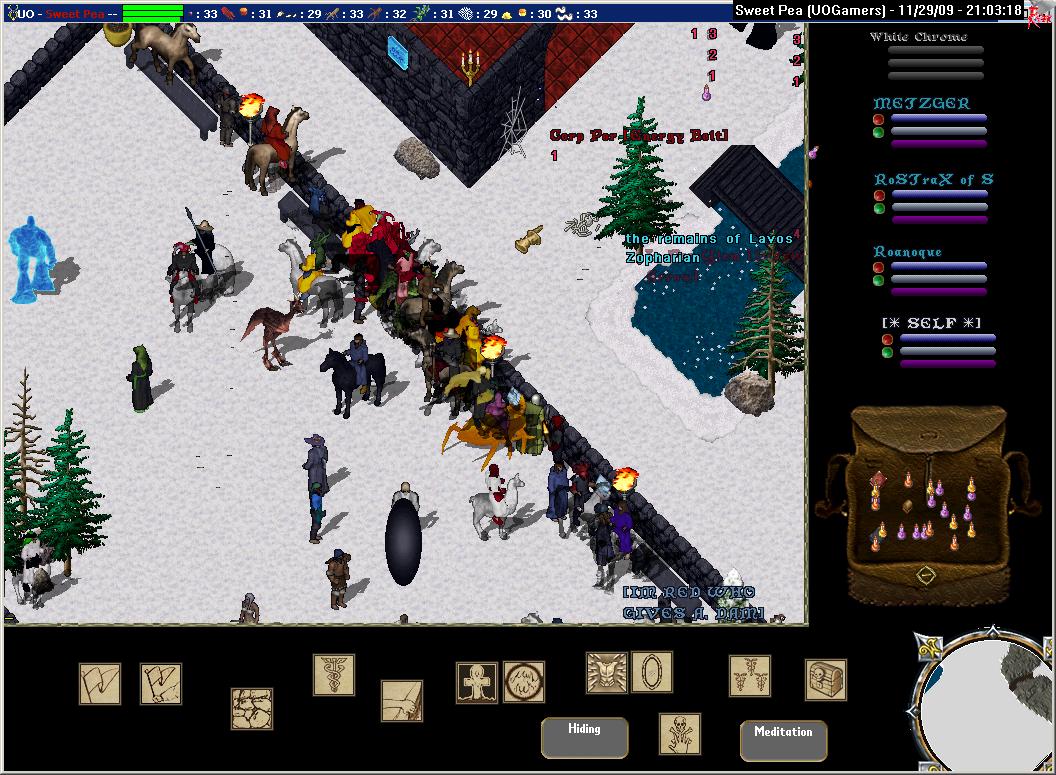This screenshot has width=1056, height=775.
Task: Click the green button beside RoSTraX of S
Action: tap(878, 209)
